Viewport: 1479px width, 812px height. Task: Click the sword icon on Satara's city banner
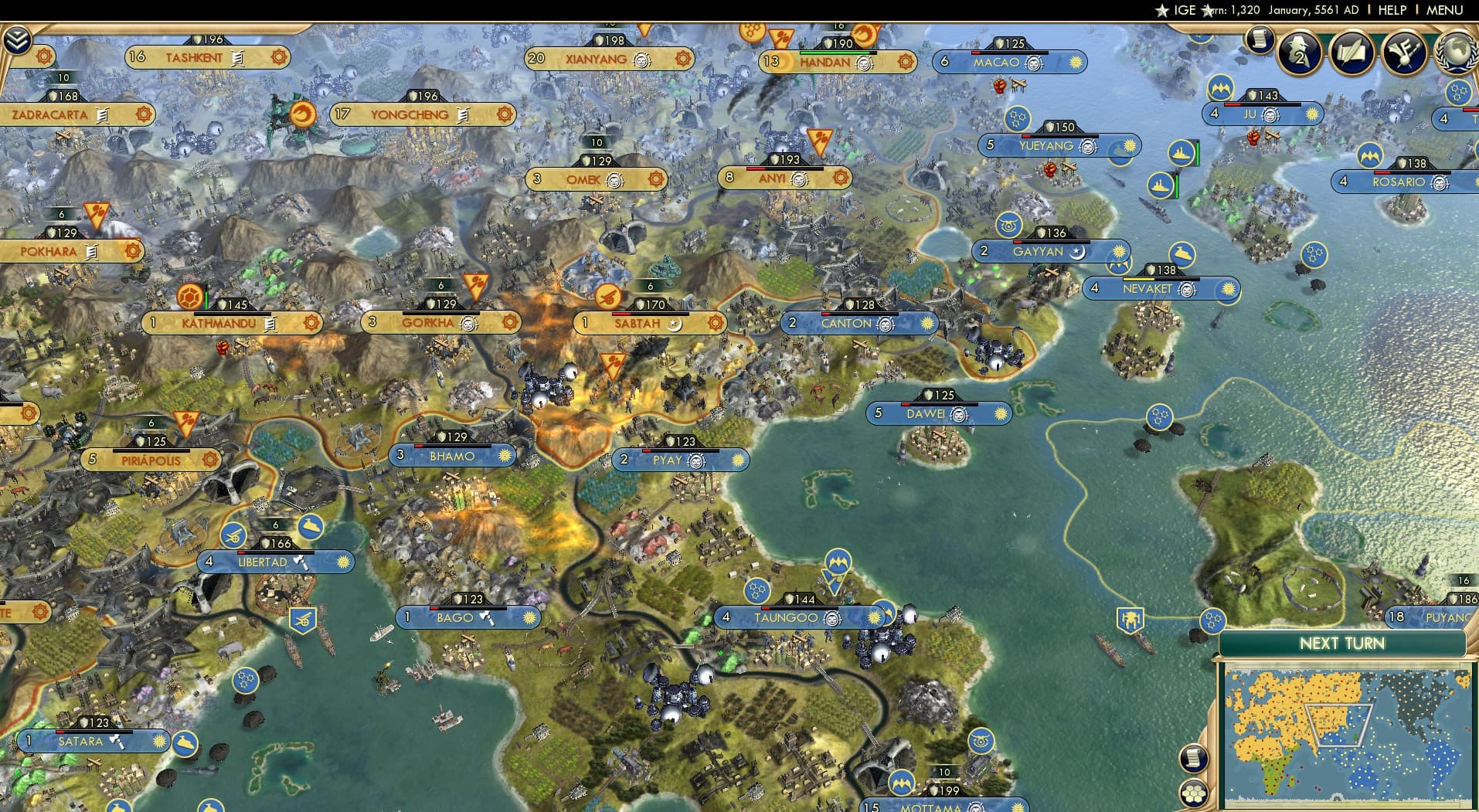pos(116,742)
